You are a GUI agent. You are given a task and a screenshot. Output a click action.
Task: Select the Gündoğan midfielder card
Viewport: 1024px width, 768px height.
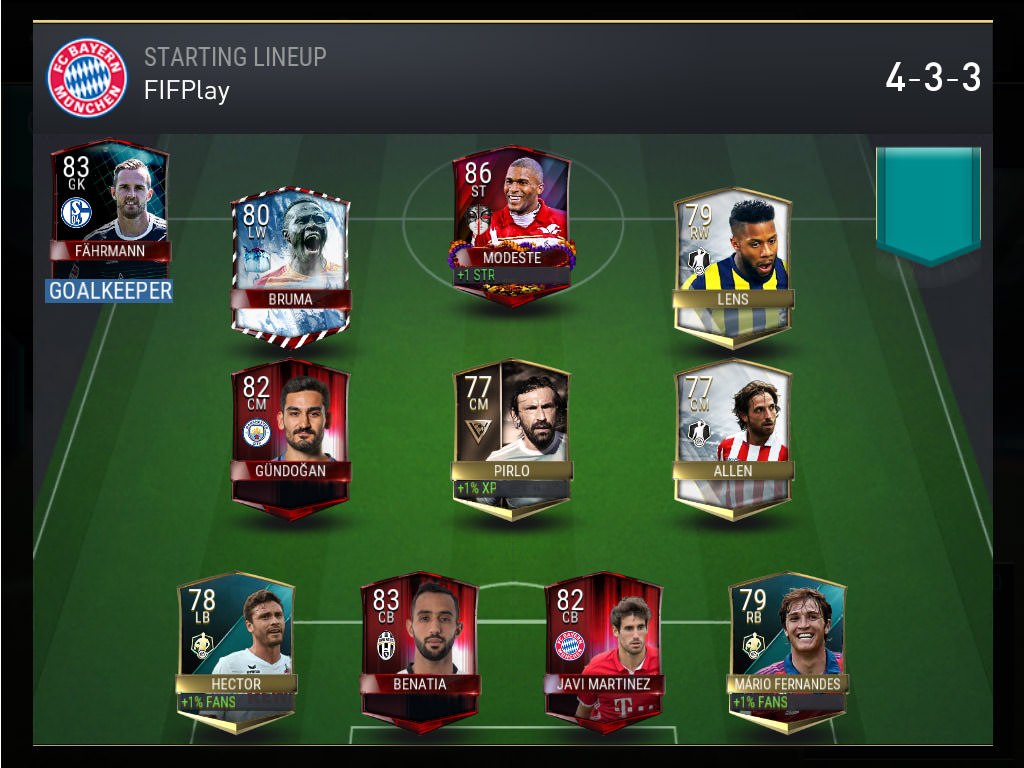point(290,435)
